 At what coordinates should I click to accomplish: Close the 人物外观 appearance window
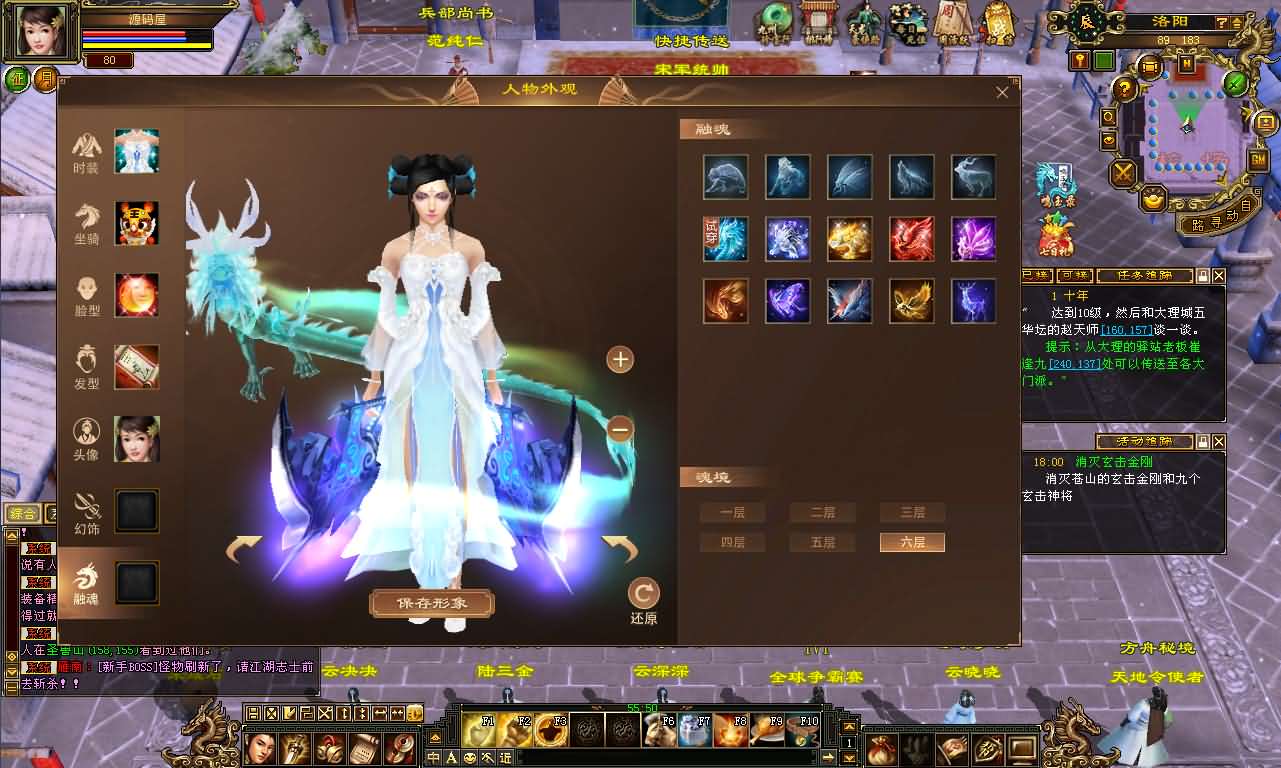pos(1002,92)
